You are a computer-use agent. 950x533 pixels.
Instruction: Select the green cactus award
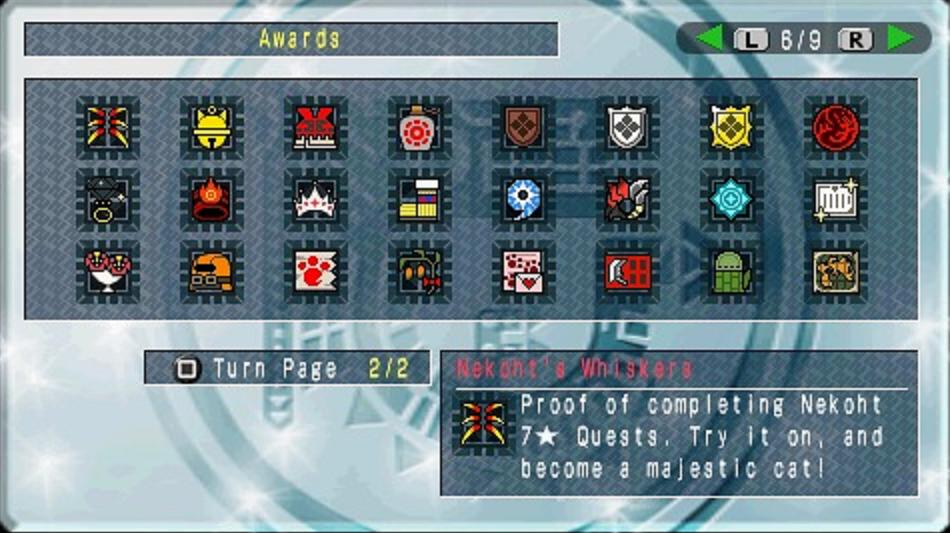click(x=732, y=272)
